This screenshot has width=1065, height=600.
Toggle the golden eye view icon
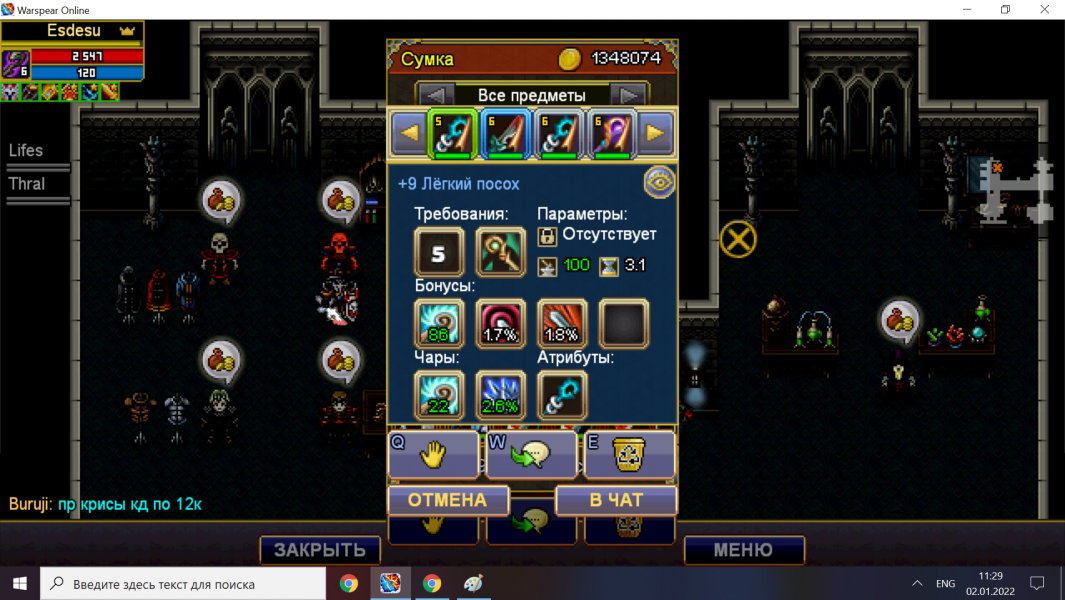(x=659, y=182)
